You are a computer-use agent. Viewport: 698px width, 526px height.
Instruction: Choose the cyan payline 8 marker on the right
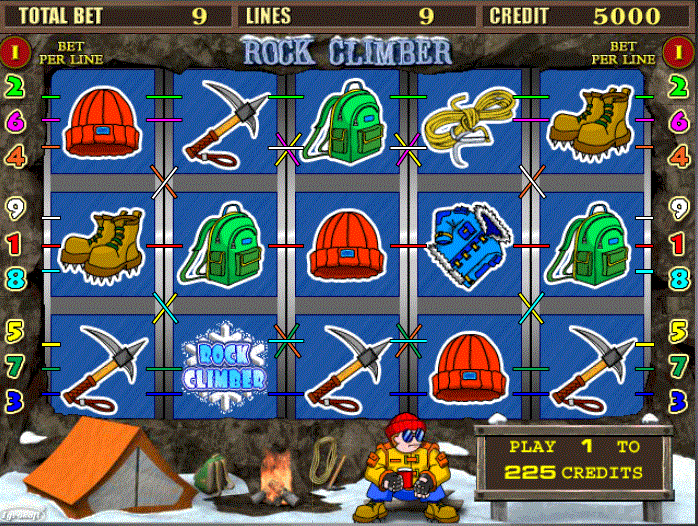click(682, 276)
